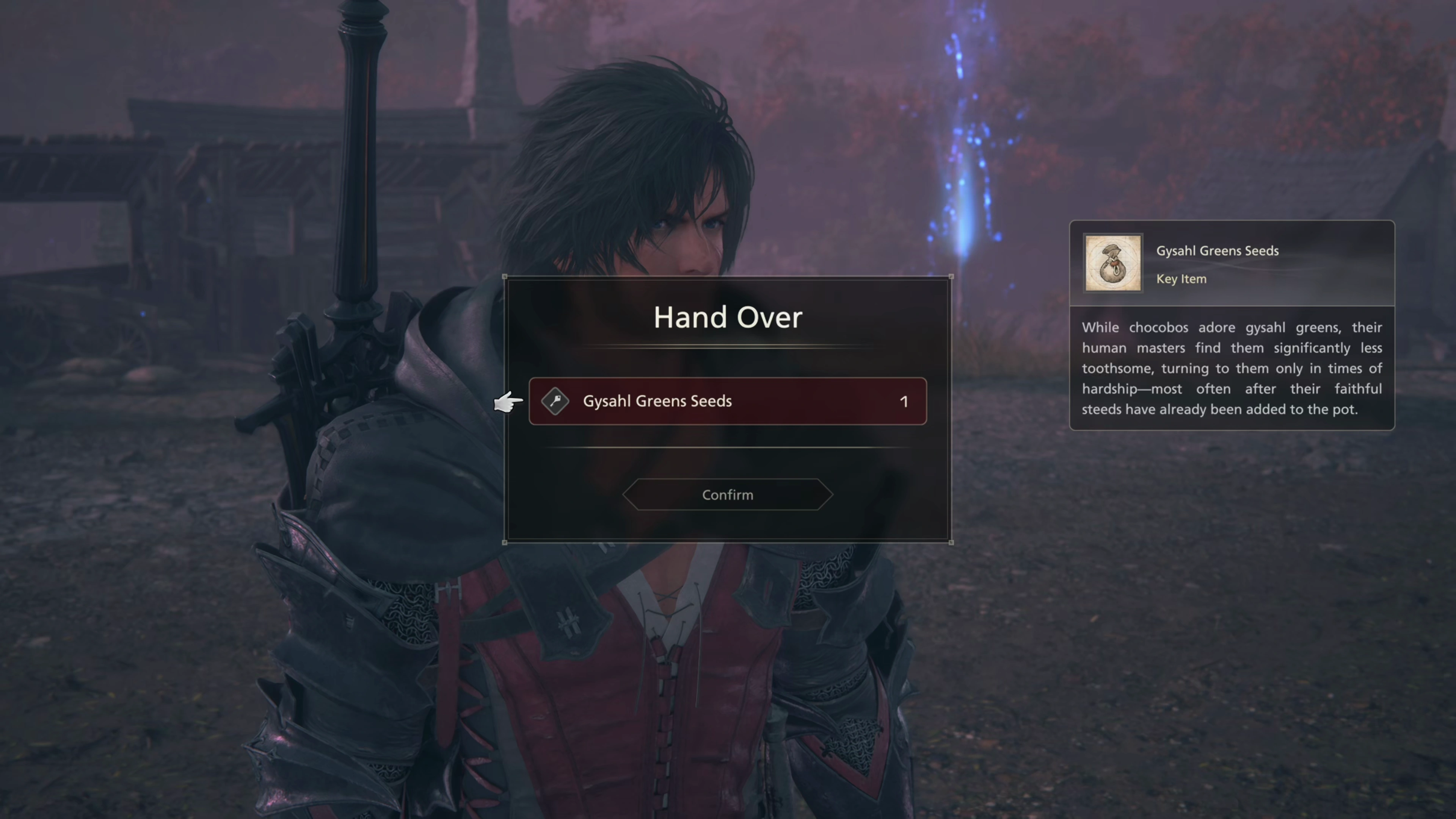Viewport: 1456px width, 819px height.
Task: Select the Gysahl Greens Seeds row
Action: (728, 401)
